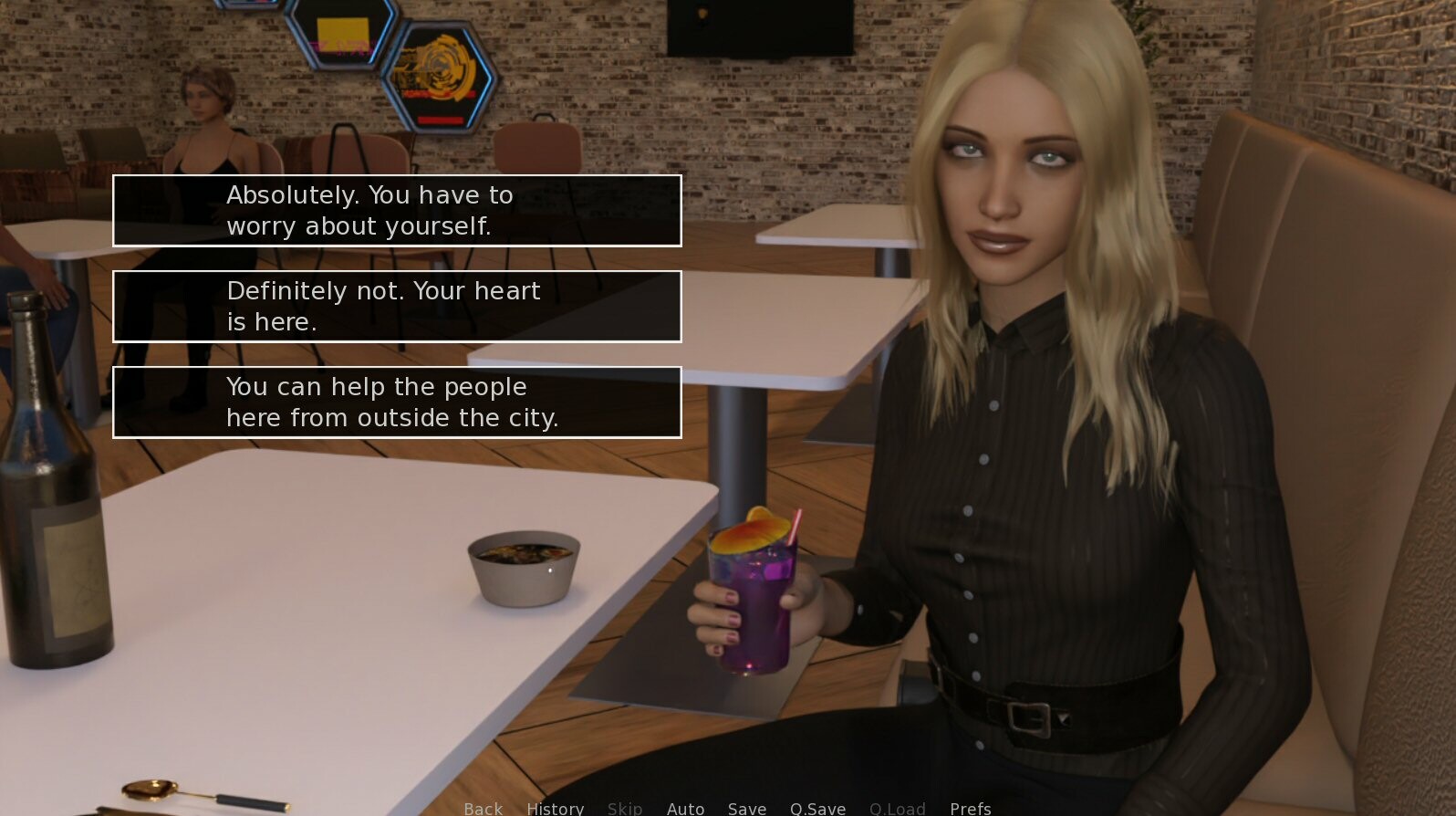
Task: Choose "You can help the people here from outside the city."
Action: (396, 402)
